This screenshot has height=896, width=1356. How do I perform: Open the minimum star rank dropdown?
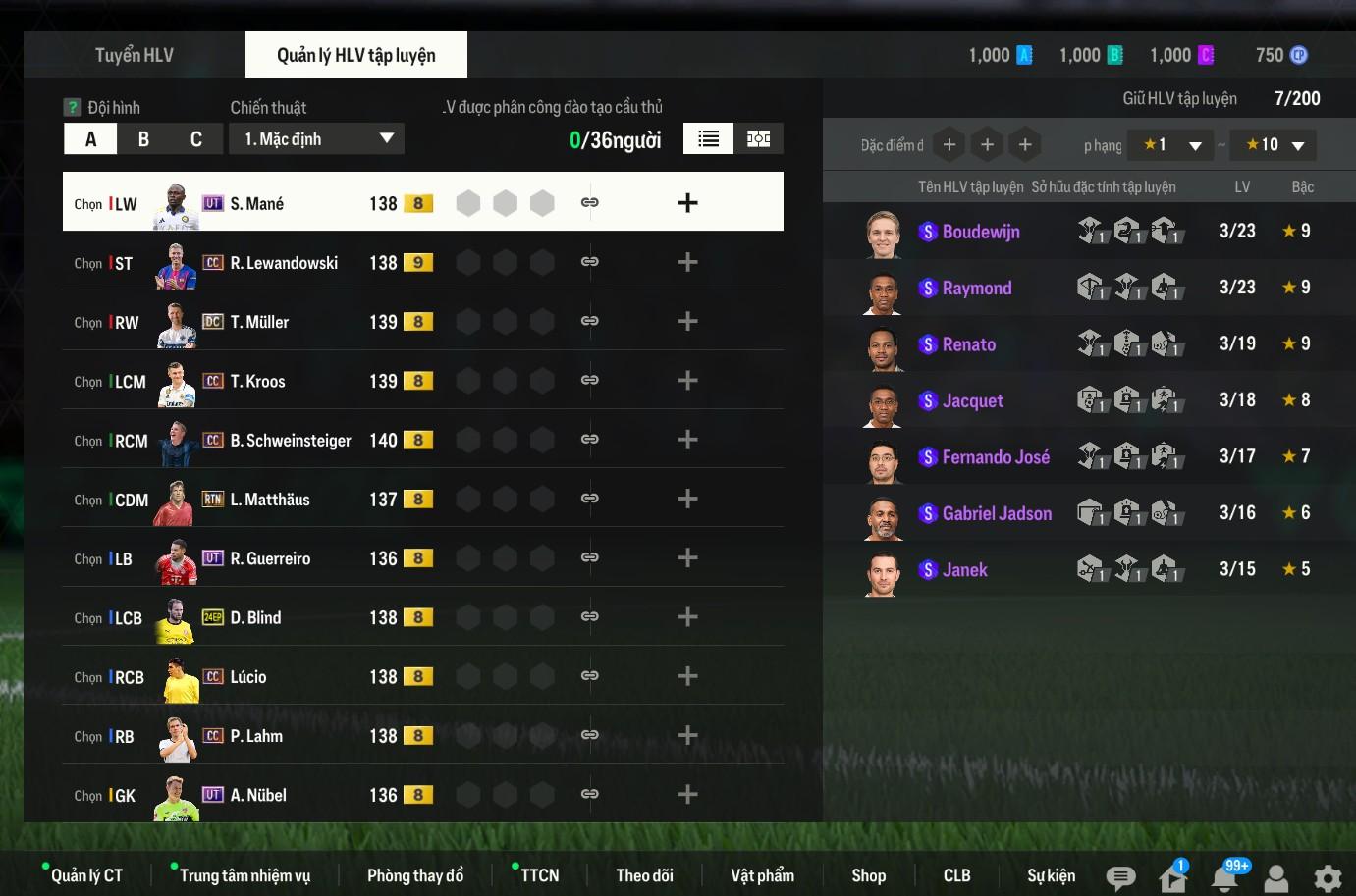click(x=1170, y=145)
